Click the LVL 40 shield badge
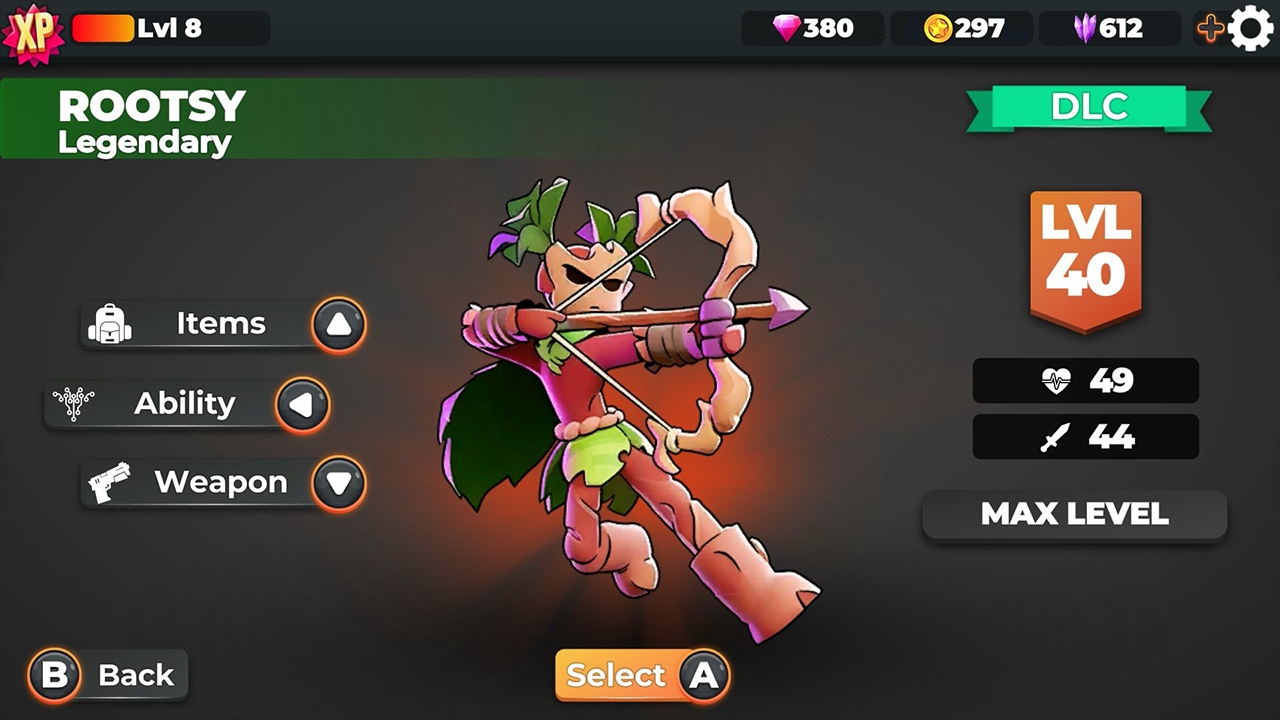Image resolution: width=1280 pixels, height=720 pixels. [x=1086, y=255]
